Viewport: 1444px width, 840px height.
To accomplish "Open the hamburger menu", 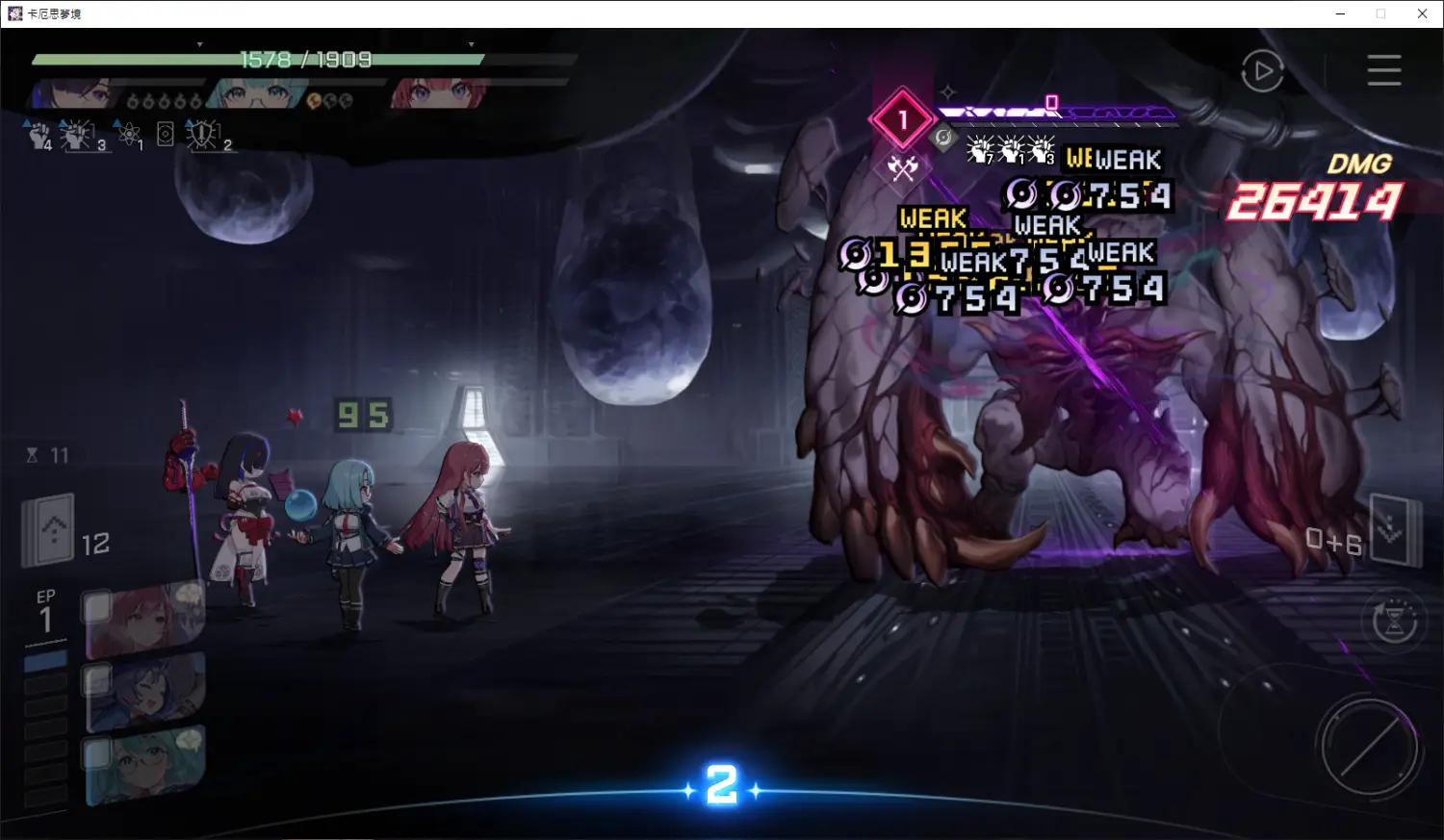I will click(x=1383, y=70).
